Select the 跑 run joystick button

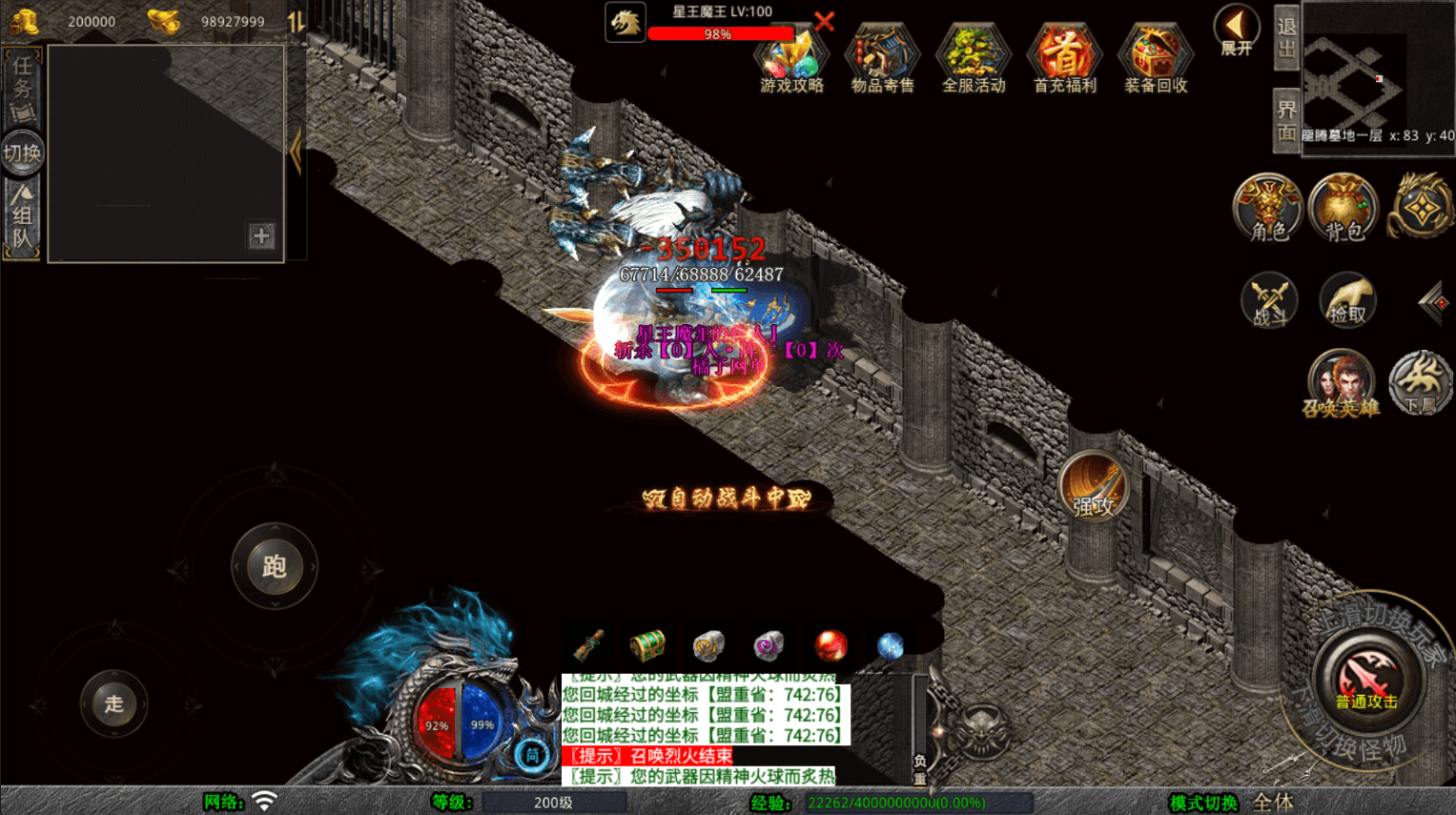(275, 566)
